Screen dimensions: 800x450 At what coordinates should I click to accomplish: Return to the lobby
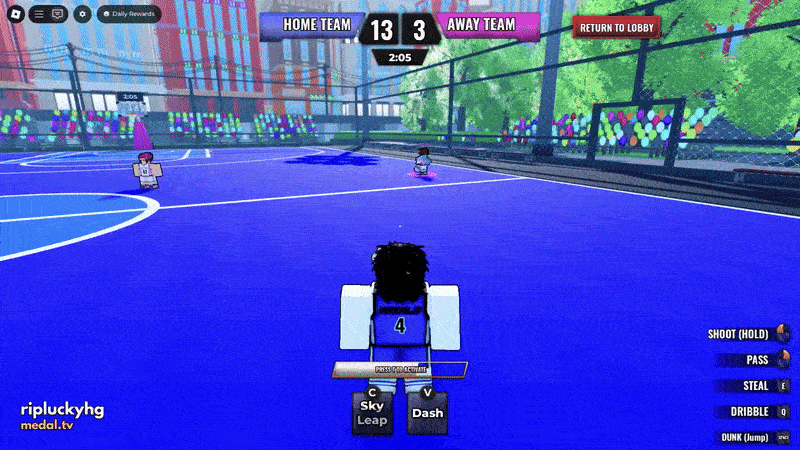tap(616, 27)
